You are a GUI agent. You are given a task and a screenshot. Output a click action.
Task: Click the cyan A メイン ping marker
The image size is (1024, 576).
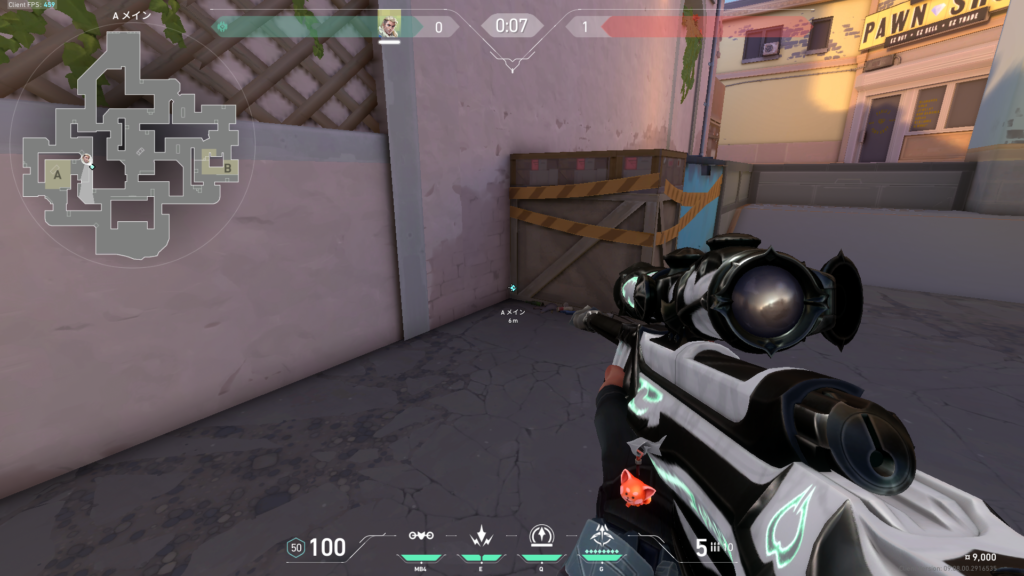pyautogui.click(x=513, y=288)
